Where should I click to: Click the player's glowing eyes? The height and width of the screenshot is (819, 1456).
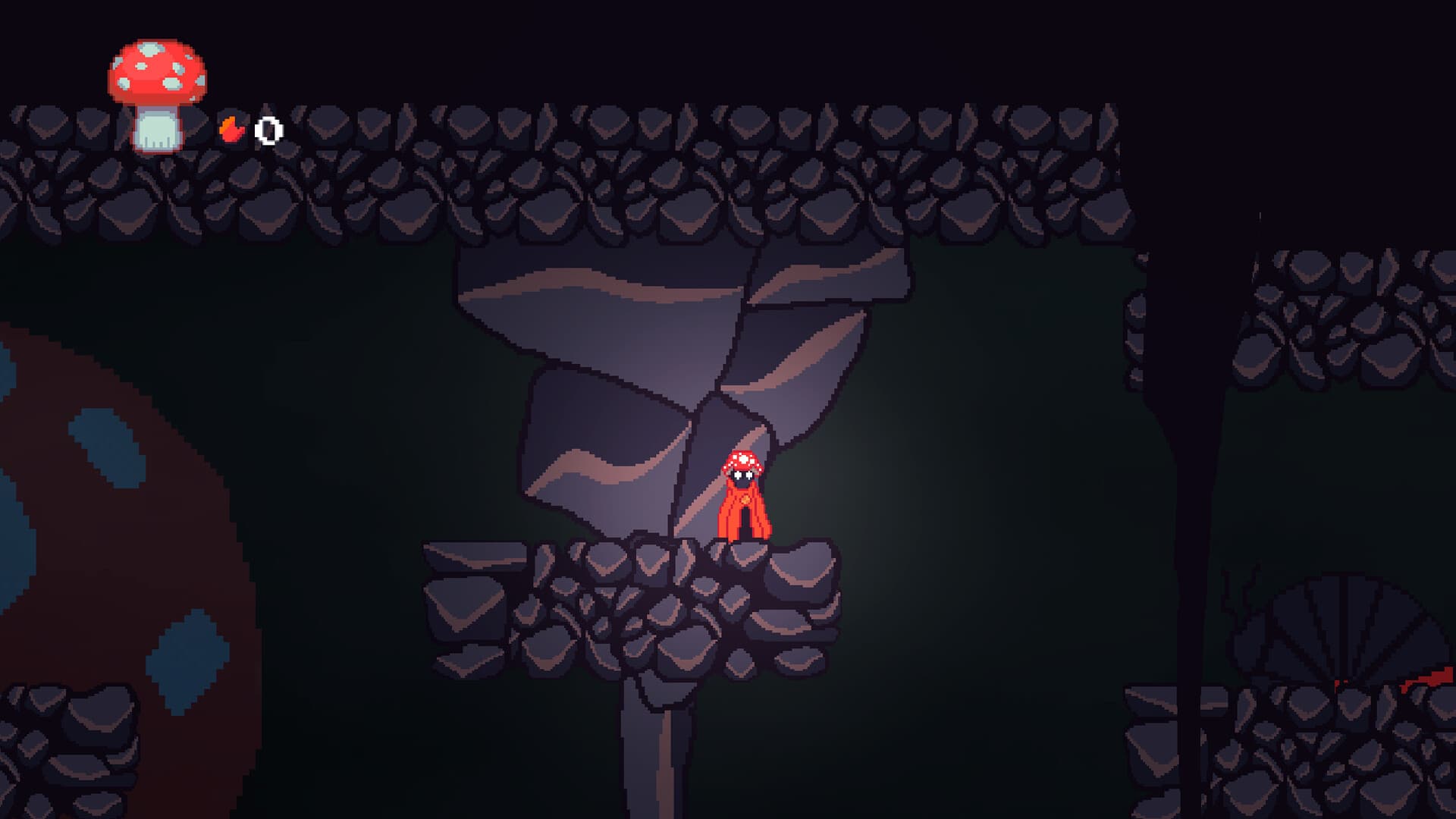click(x=743, y=475)
